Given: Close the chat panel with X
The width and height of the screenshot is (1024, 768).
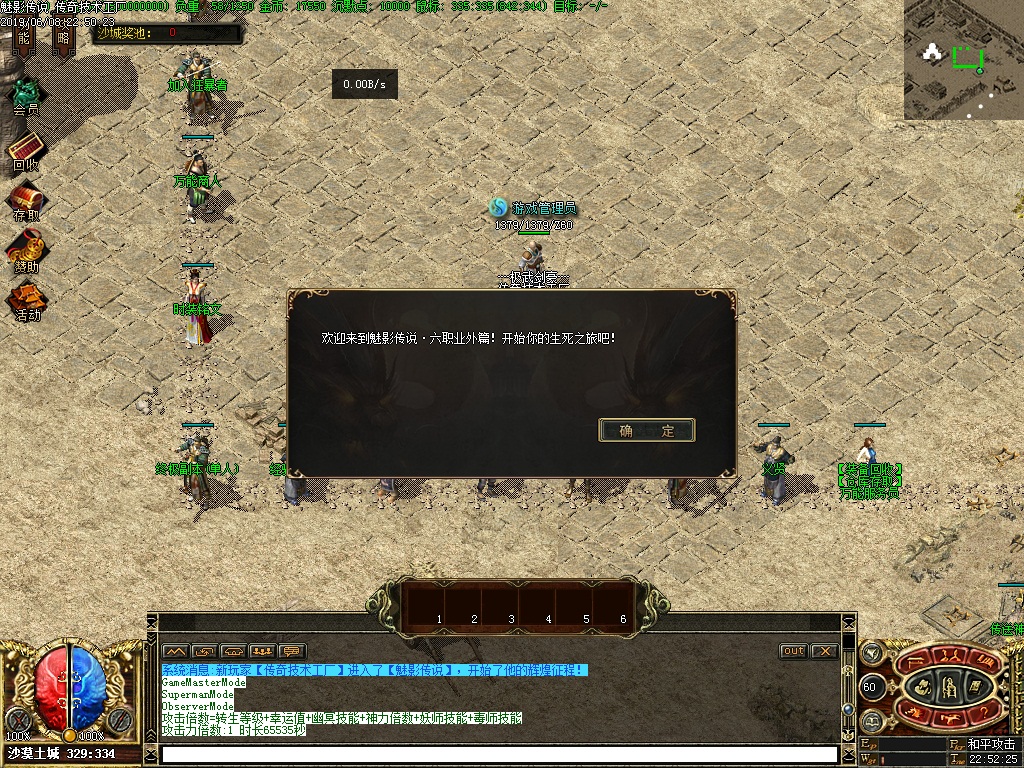Looking at the screenshot, I should point(823,651).
